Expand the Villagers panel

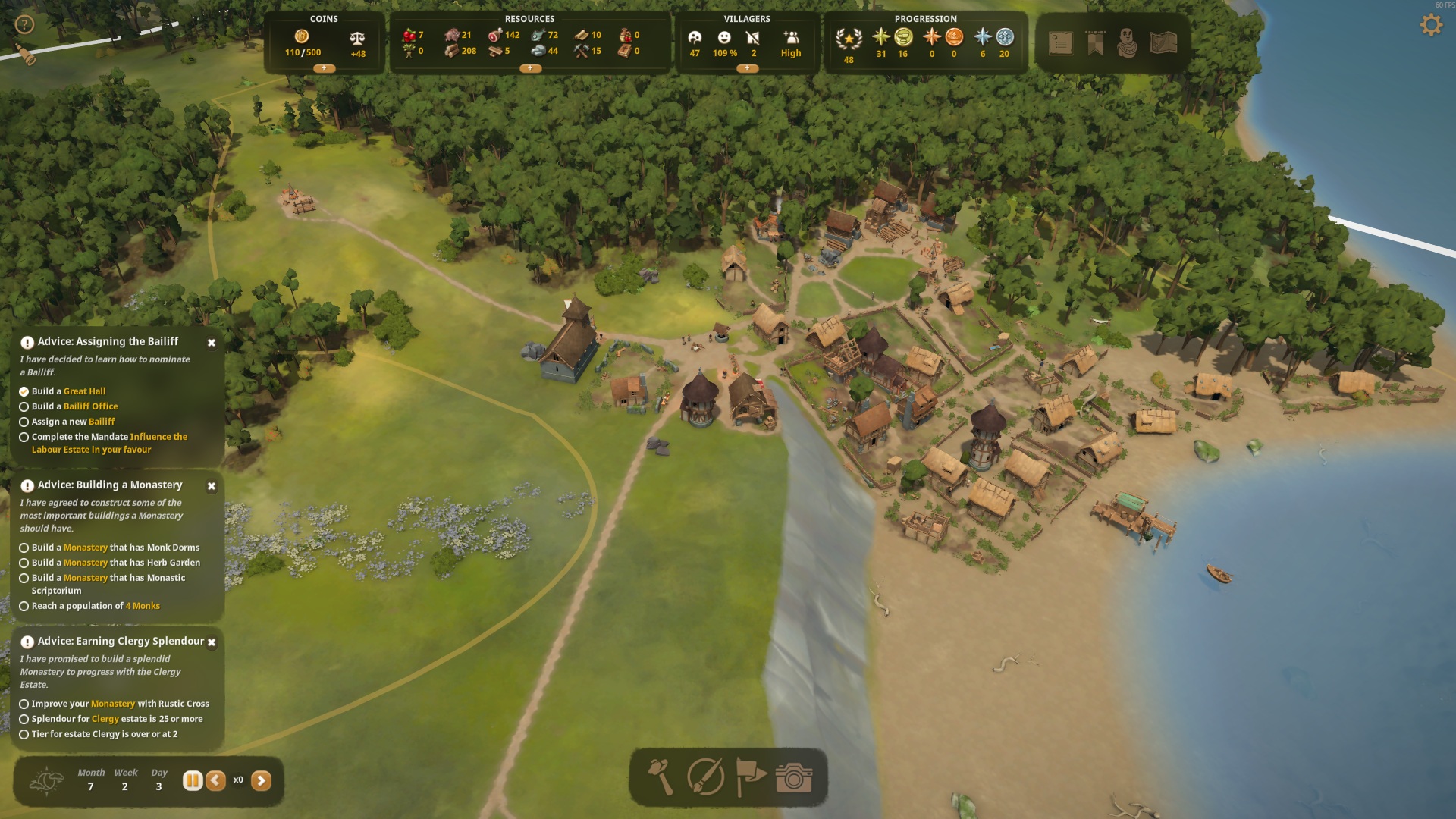click(x=746, y=68)
